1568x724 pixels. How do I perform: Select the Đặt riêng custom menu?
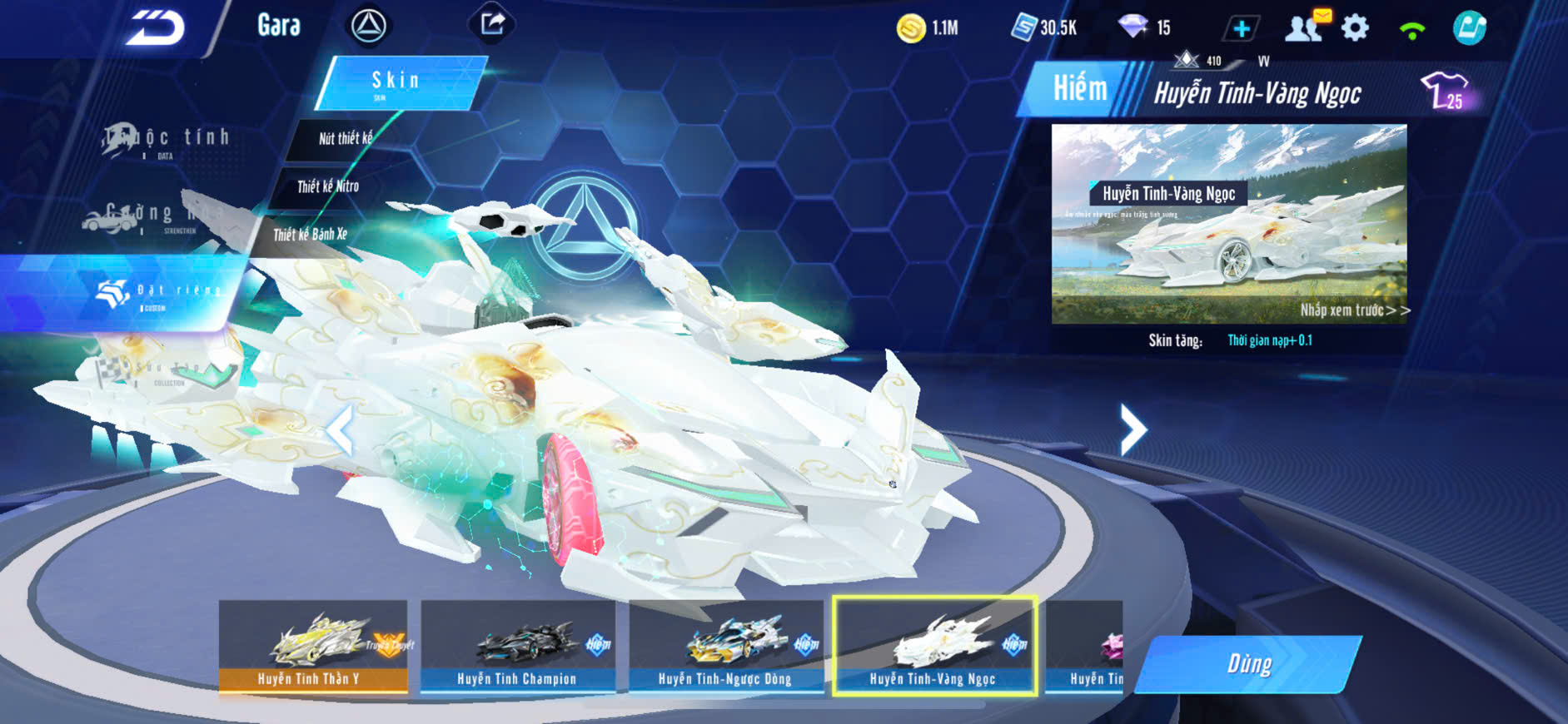(x=158, y=291)
